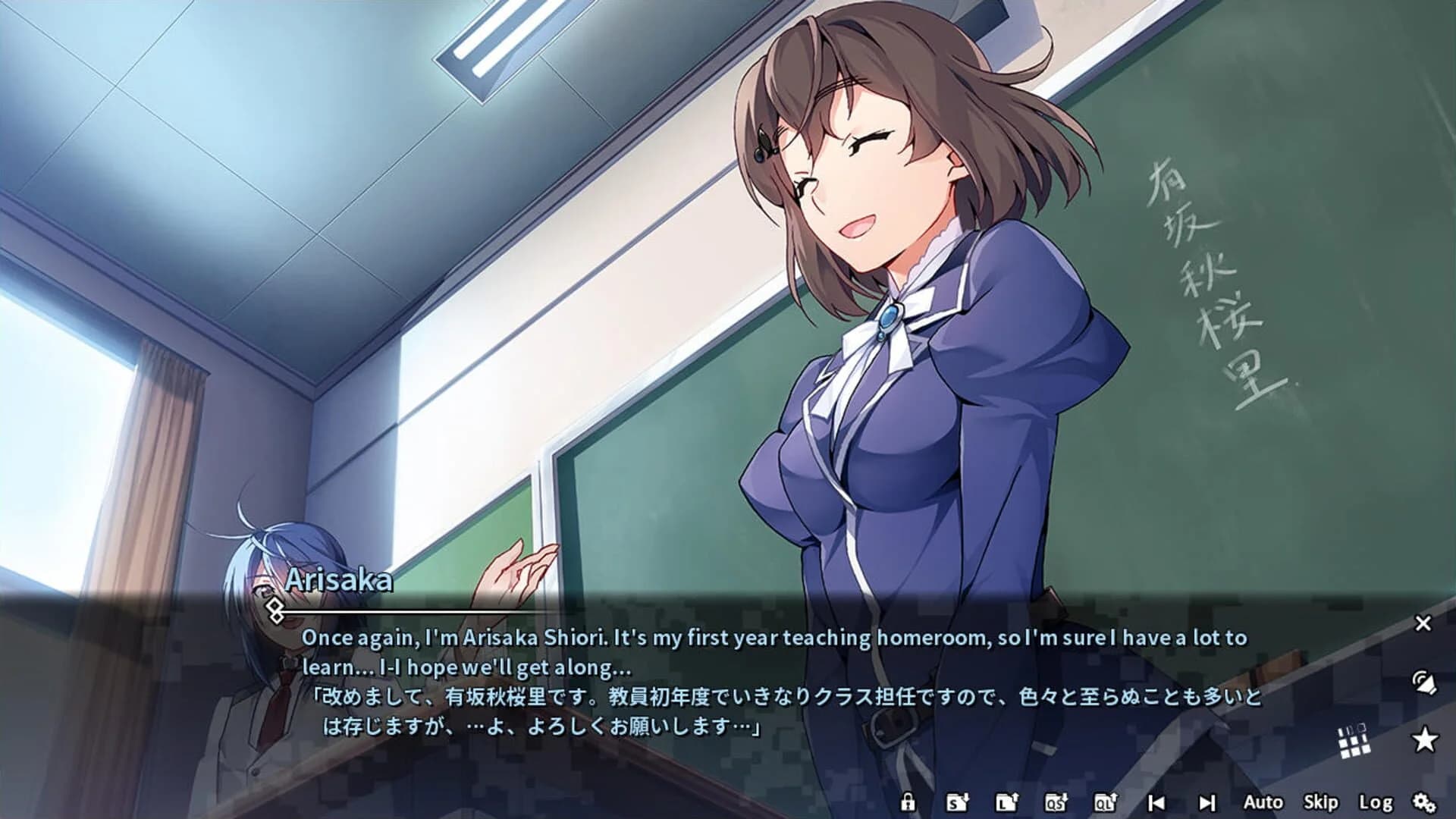The width and height of the screenshot is (1456, 819).
Task: Fast-forward with the next-scene control
Action: pos(1206,802)
